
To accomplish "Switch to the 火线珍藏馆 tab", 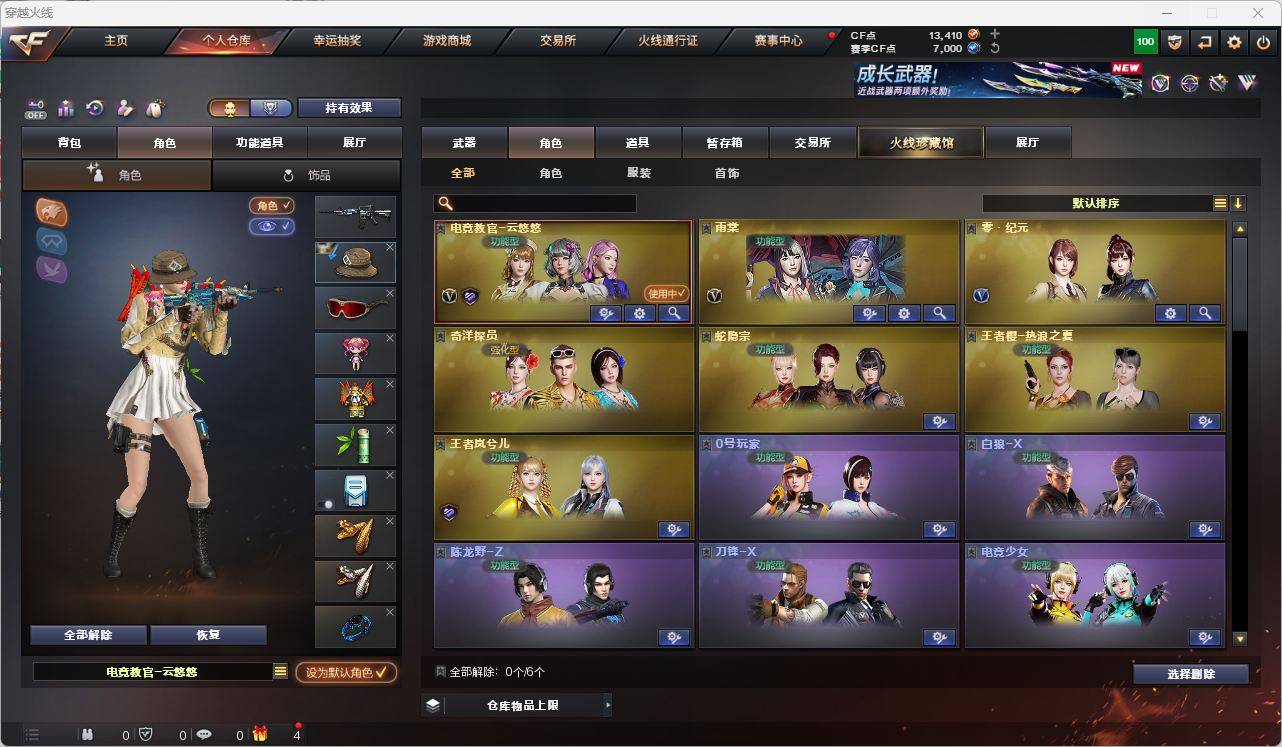I will pyautogui.click(x=920, y=142).
